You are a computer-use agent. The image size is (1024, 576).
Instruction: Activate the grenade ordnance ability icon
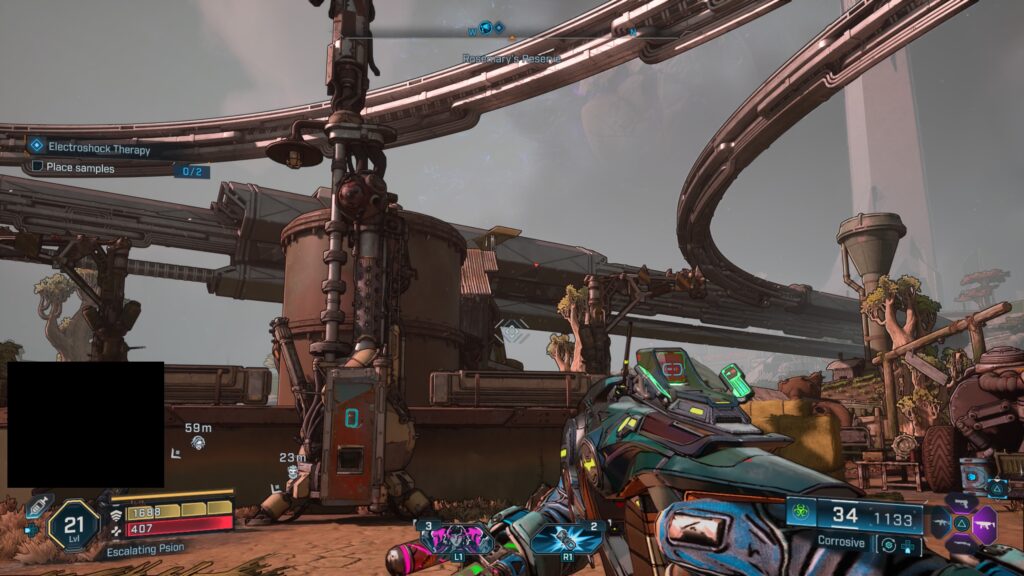point(567,537)
